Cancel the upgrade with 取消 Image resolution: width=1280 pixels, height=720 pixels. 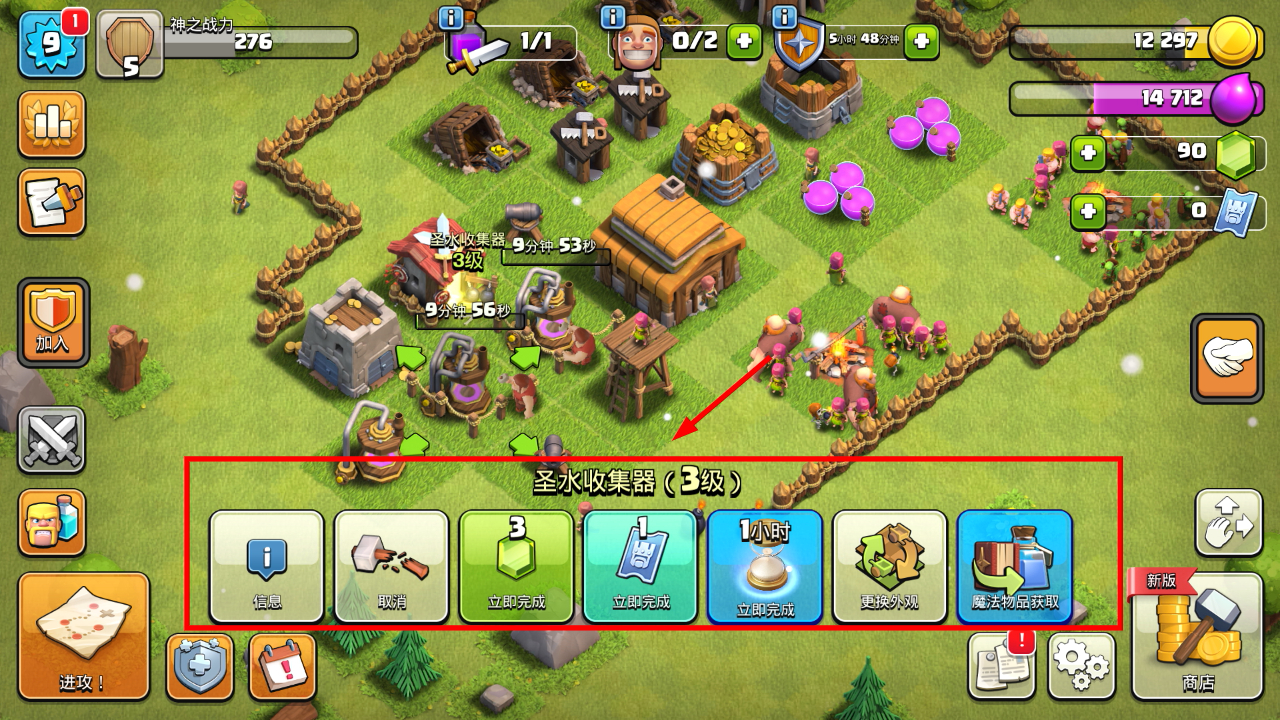(x=391, y=566)
